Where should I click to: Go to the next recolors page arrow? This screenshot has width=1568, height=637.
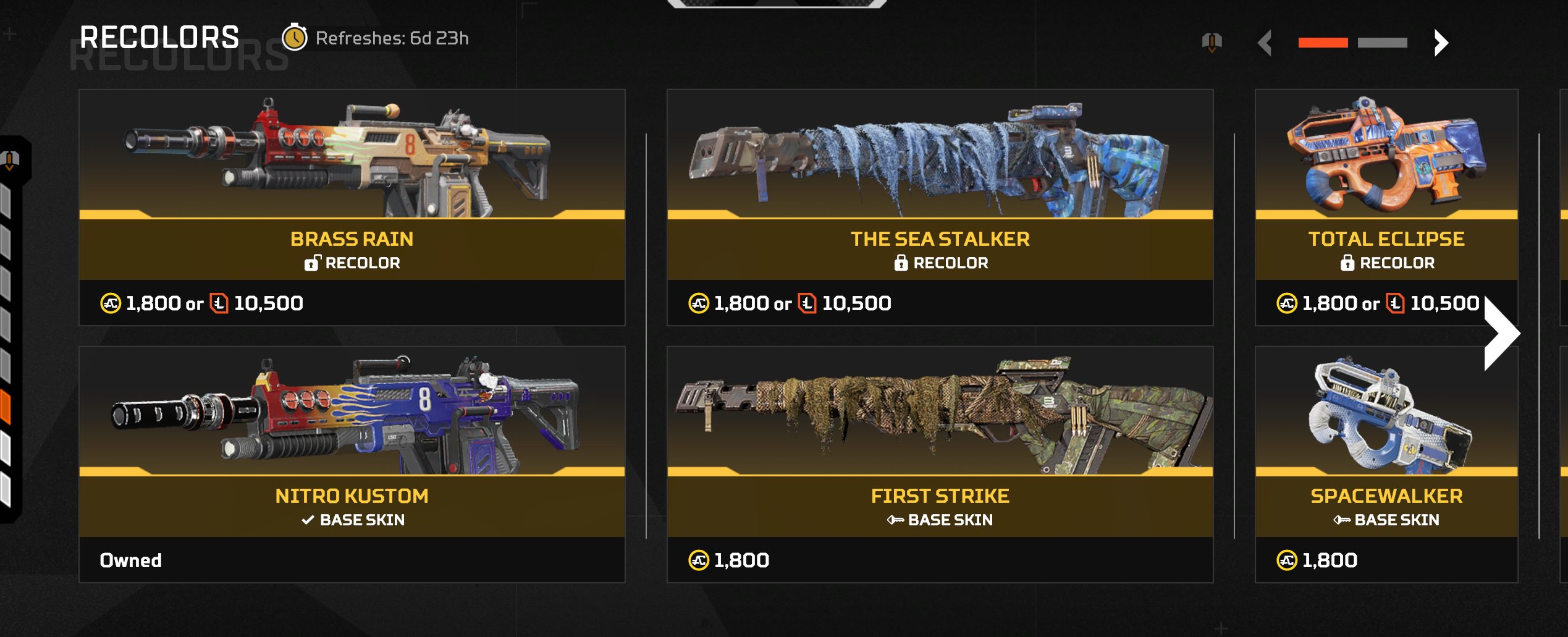(1441, 43)
